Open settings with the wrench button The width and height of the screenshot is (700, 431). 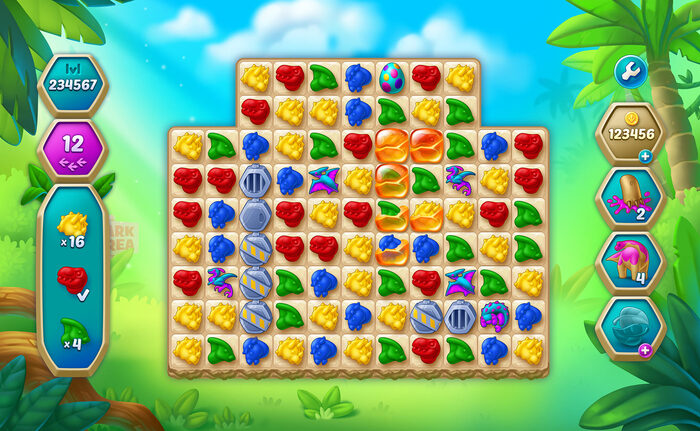tap(631, 71)
